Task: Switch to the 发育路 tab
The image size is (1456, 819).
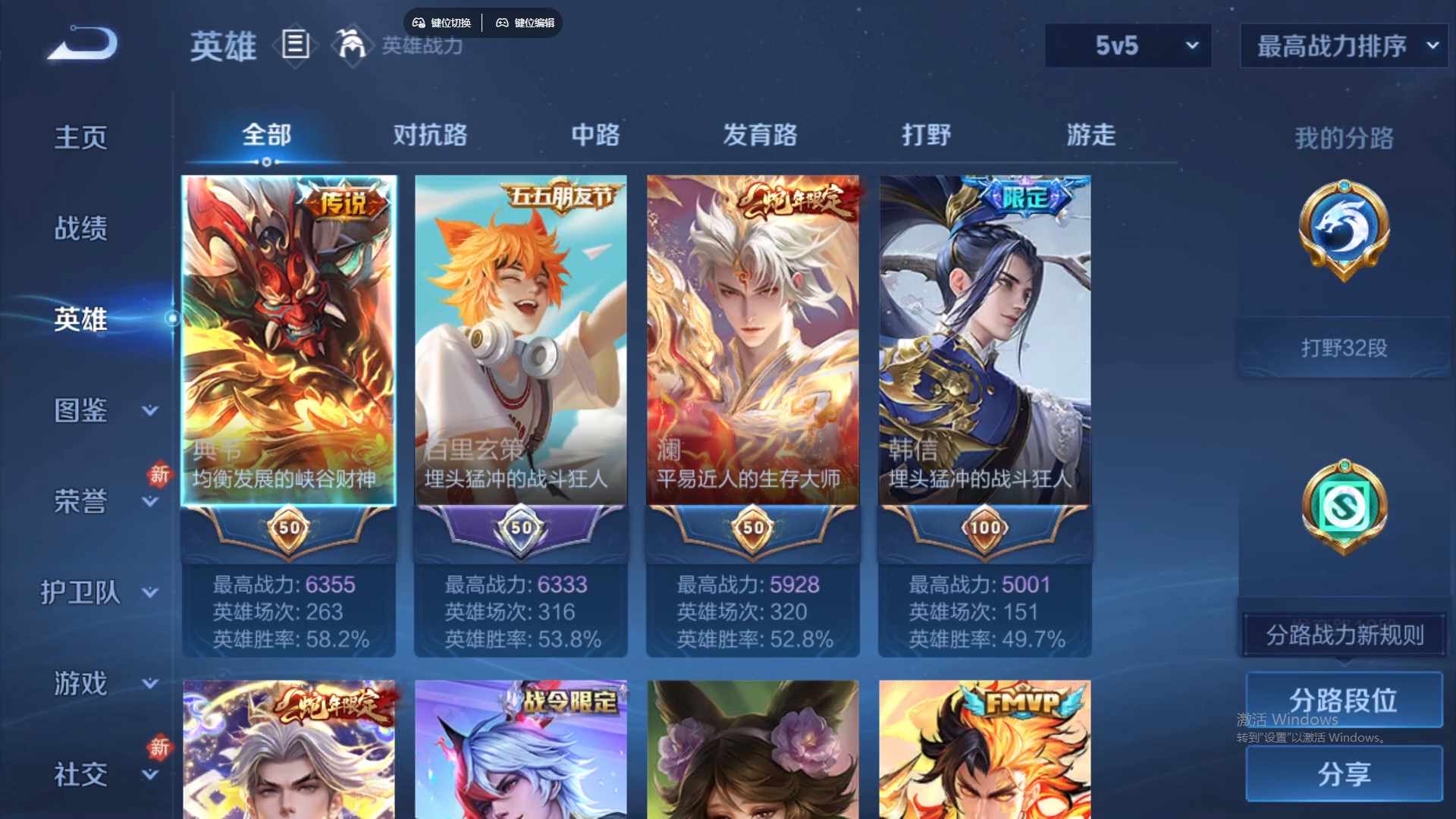Action: 761,135
